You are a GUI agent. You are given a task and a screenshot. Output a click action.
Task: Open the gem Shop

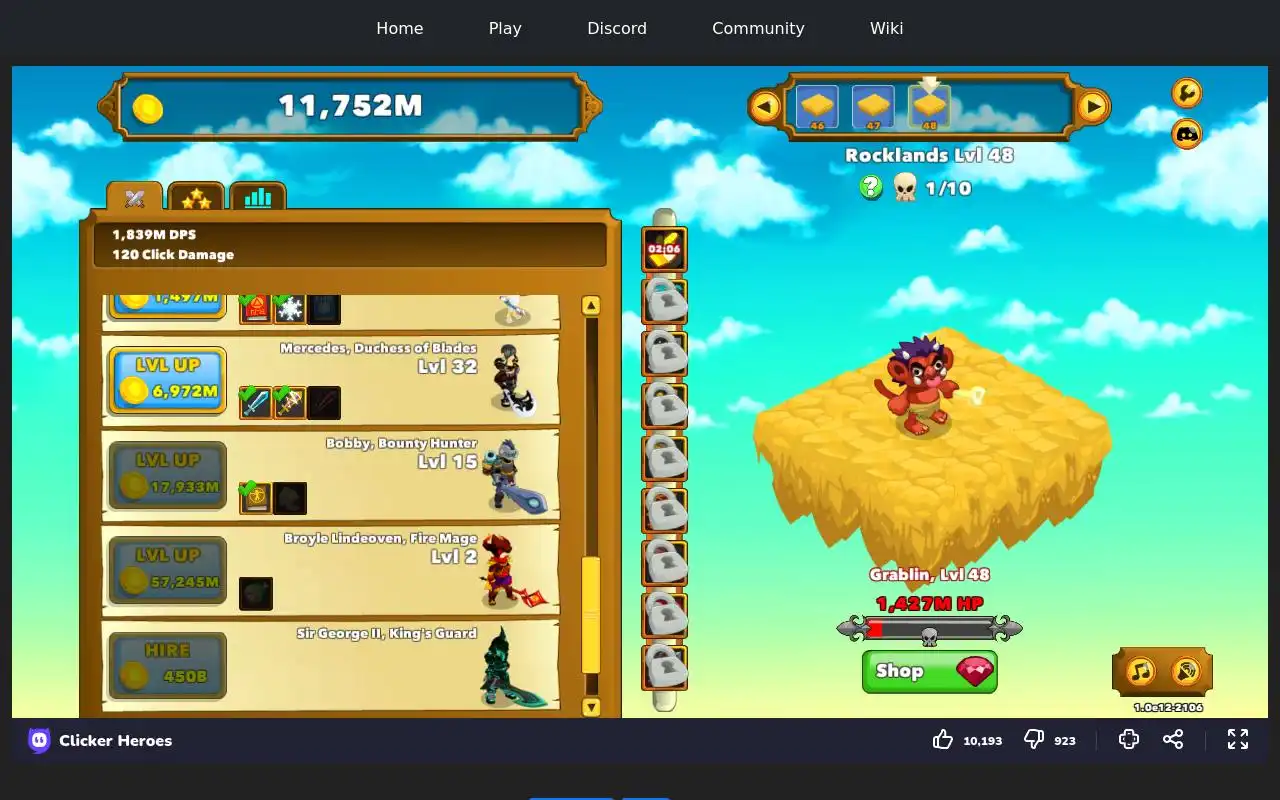point(929,671)
